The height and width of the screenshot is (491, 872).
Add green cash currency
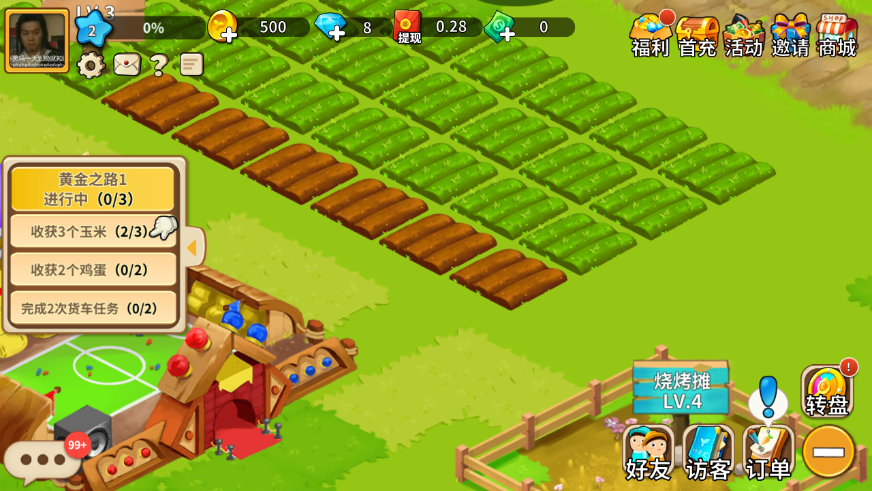pos(500,27)
